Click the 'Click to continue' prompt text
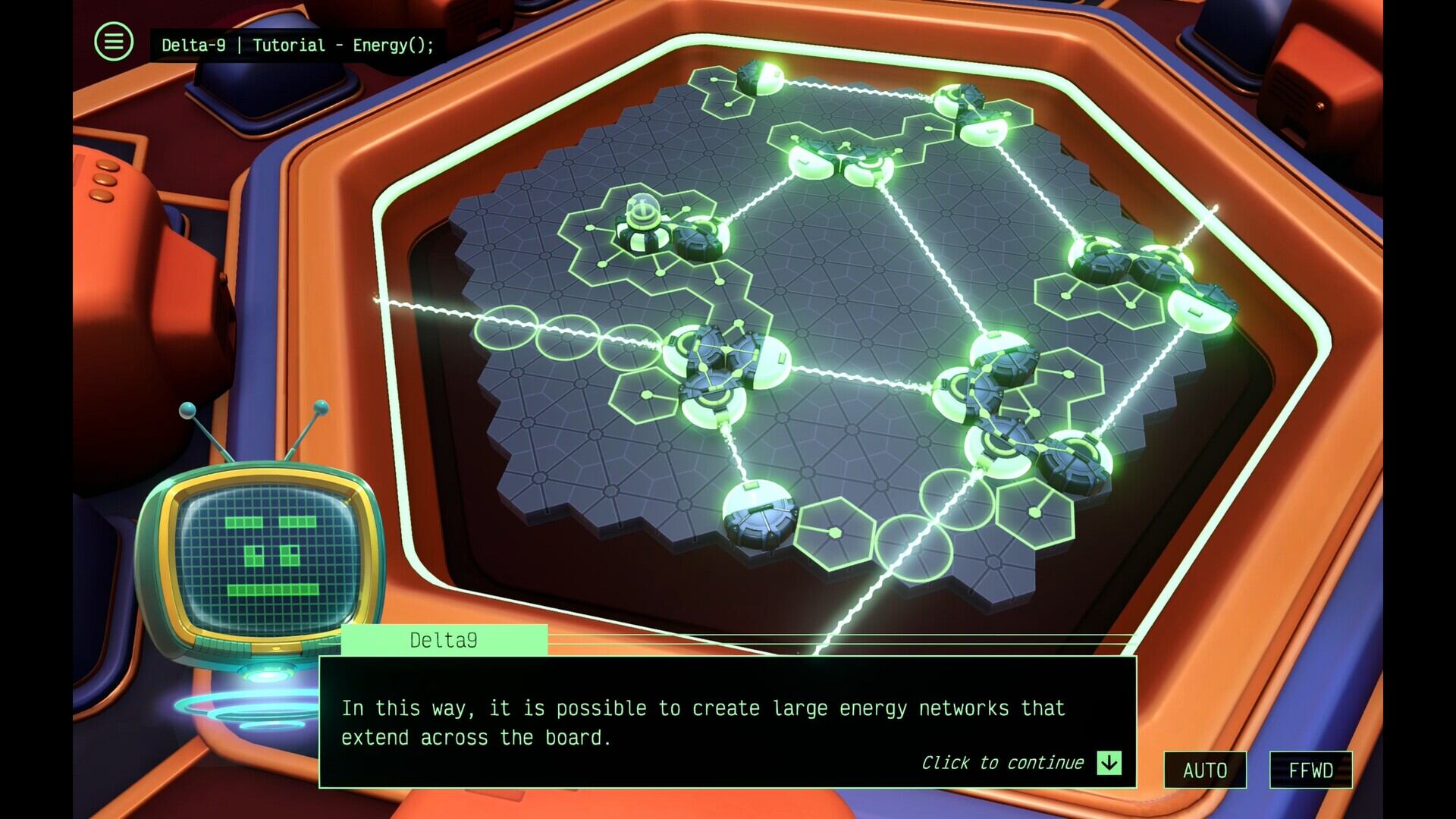 point(1005,762)
